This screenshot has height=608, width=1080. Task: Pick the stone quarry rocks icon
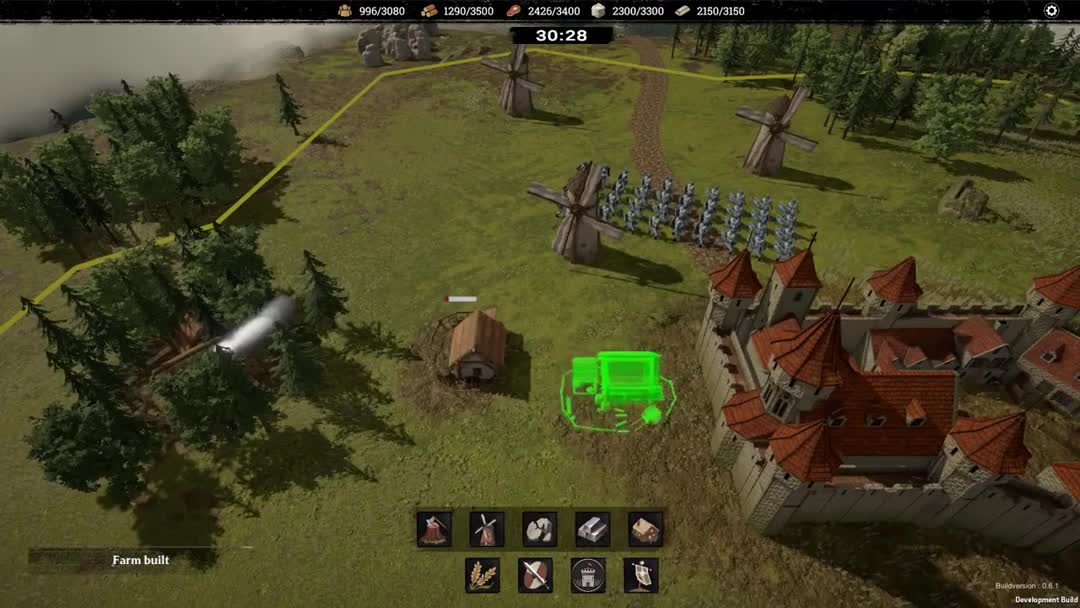click(540, 529)
